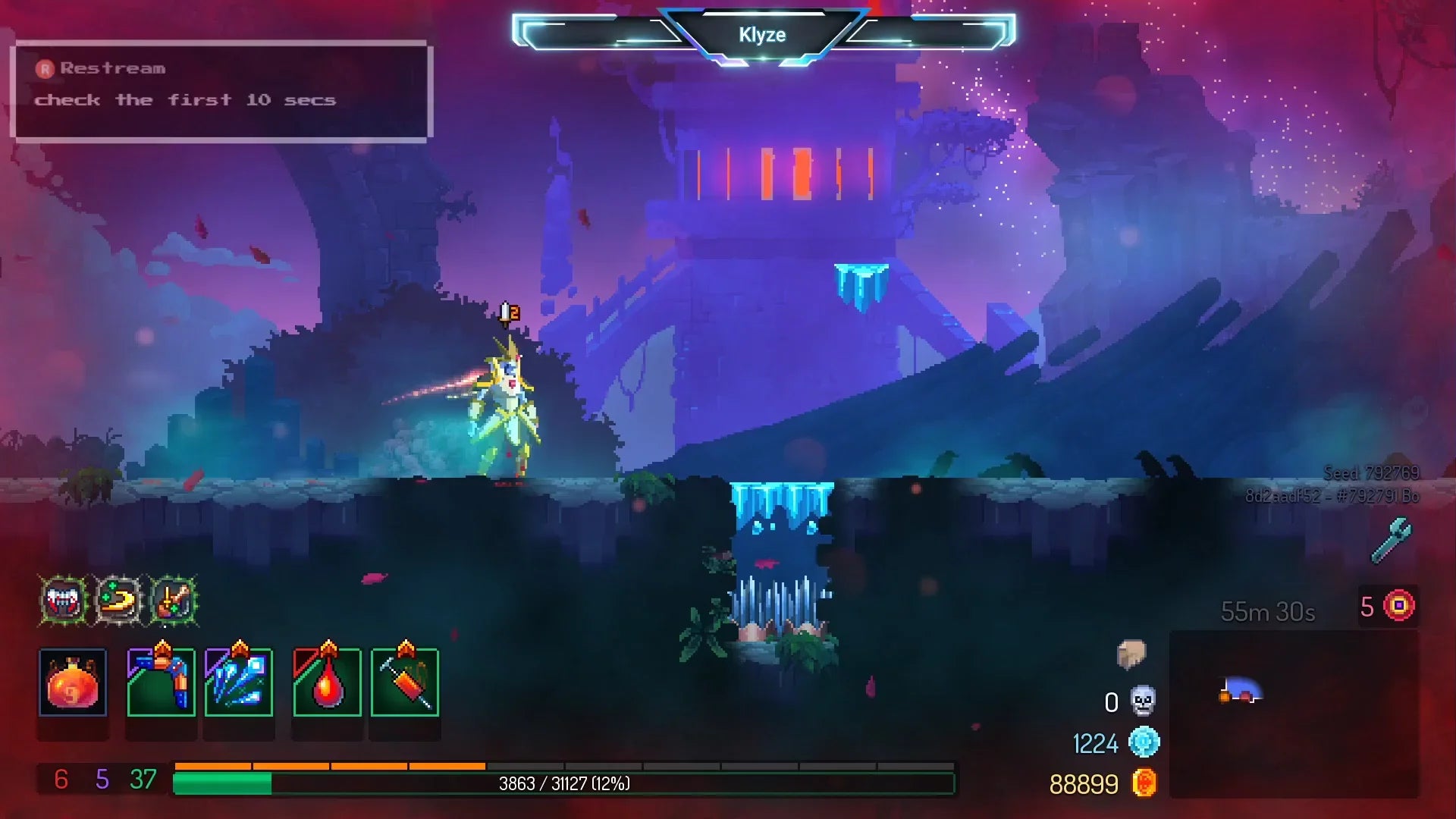Activate the red blood drop skill
The height and width of the screenshot is (819, 1456).
point(327,682)
